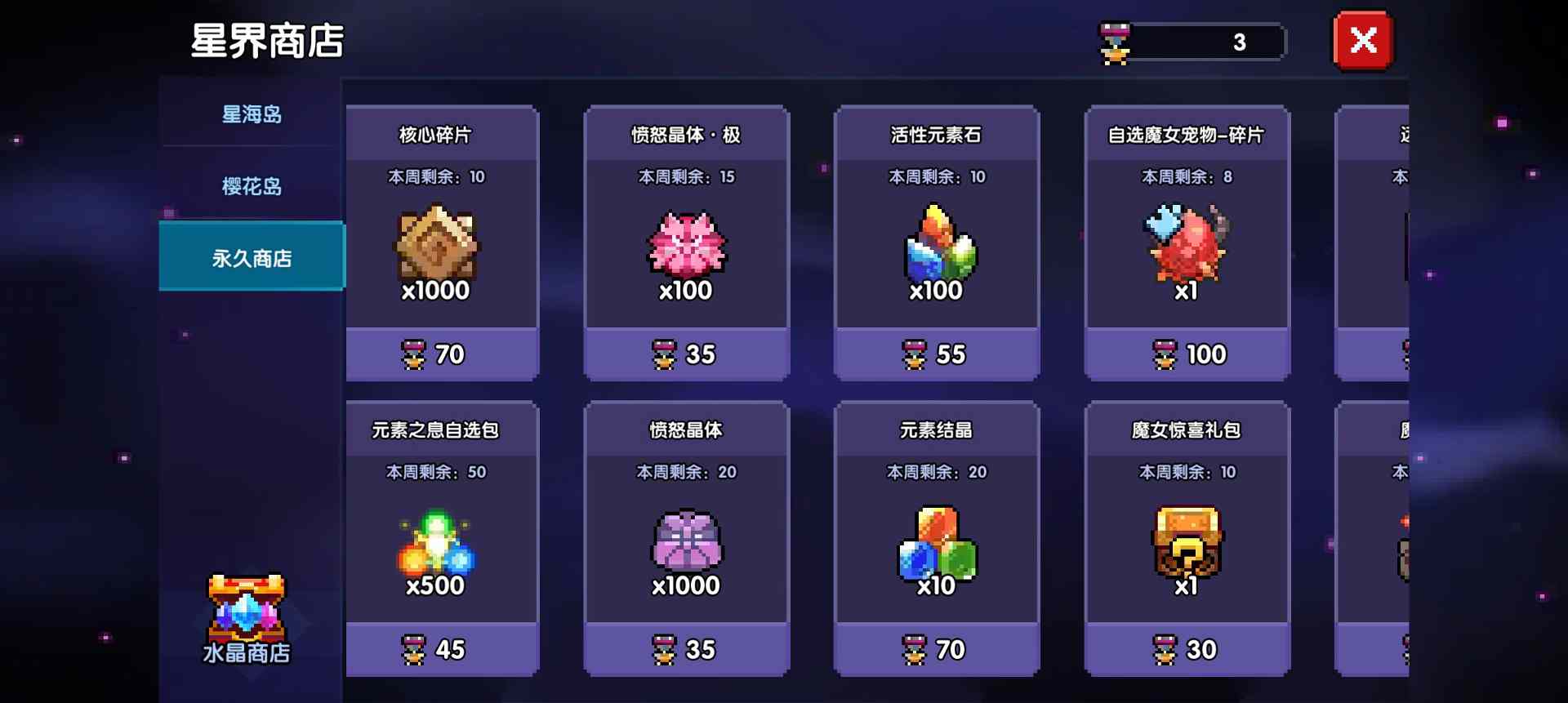
Task: Buy 核心碎片 for 70 currency
Action: [x=441, y=354]
